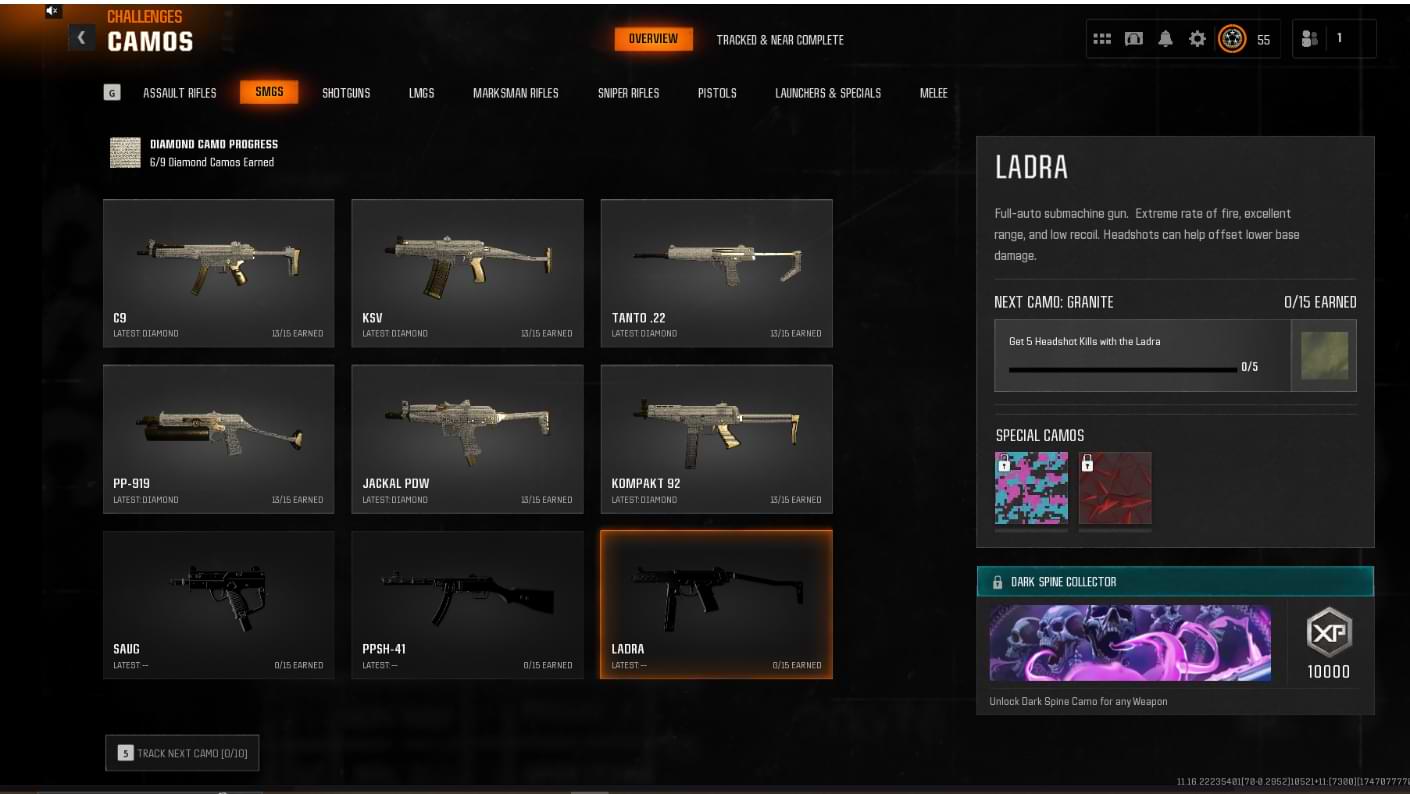Select the locked pink-cyan special camo
Image resolution: width=1410 pixels, height=794 pixels.
(x=1031, y=488)
